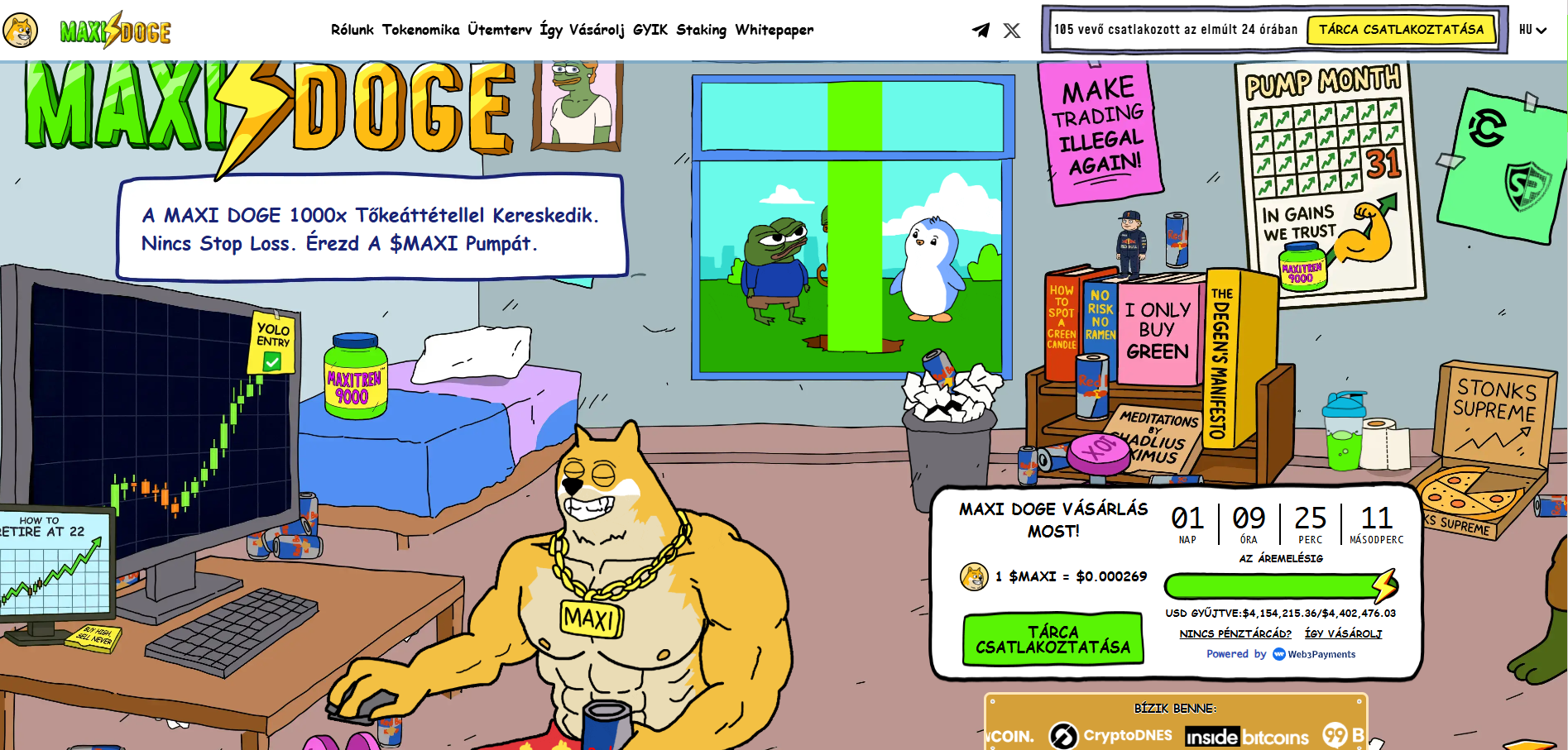The image size is (1568, 750).
Task: Open the X social media icon
Action: pyautogui.click(x=1012, y=31)
